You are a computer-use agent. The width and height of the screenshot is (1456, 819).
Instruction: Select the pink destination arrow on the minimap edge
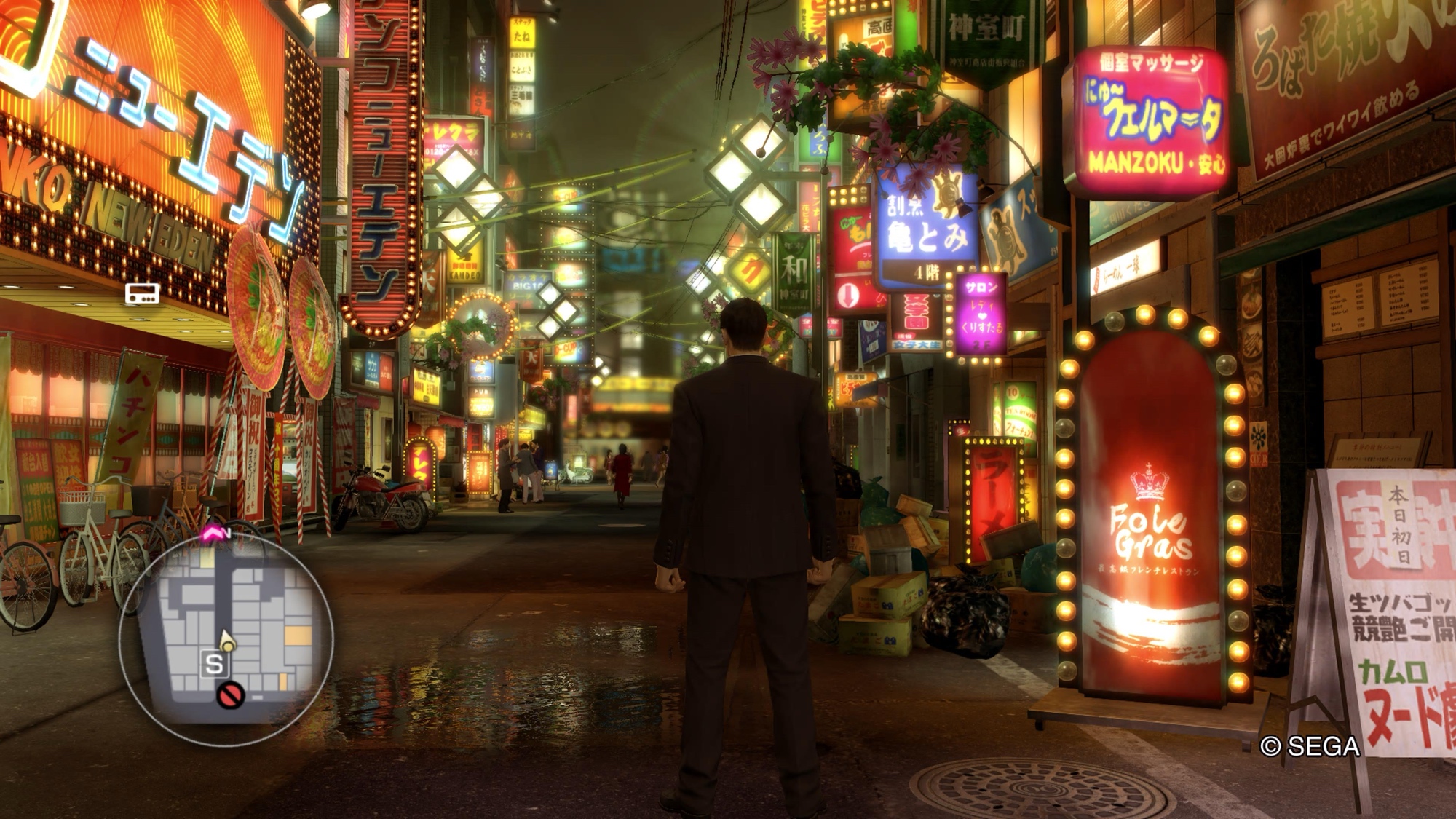coord(212,535)
